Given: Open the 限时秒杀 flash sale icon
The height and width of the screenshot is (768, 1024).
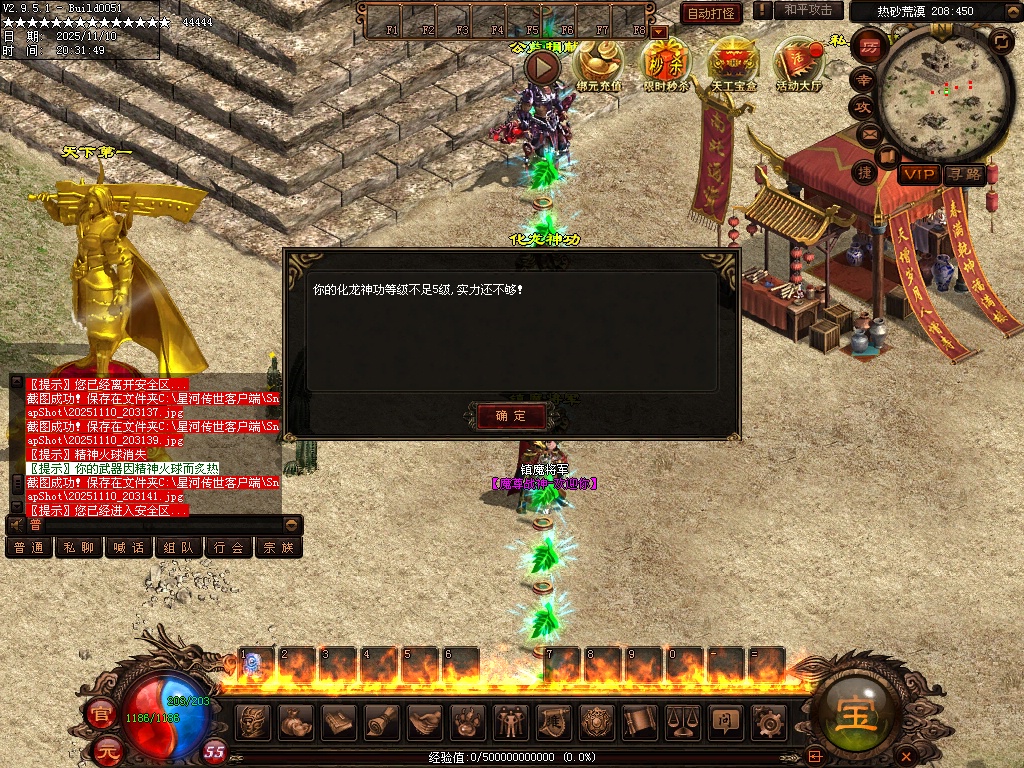Looking at the screenshot, I should coord(666,63).
